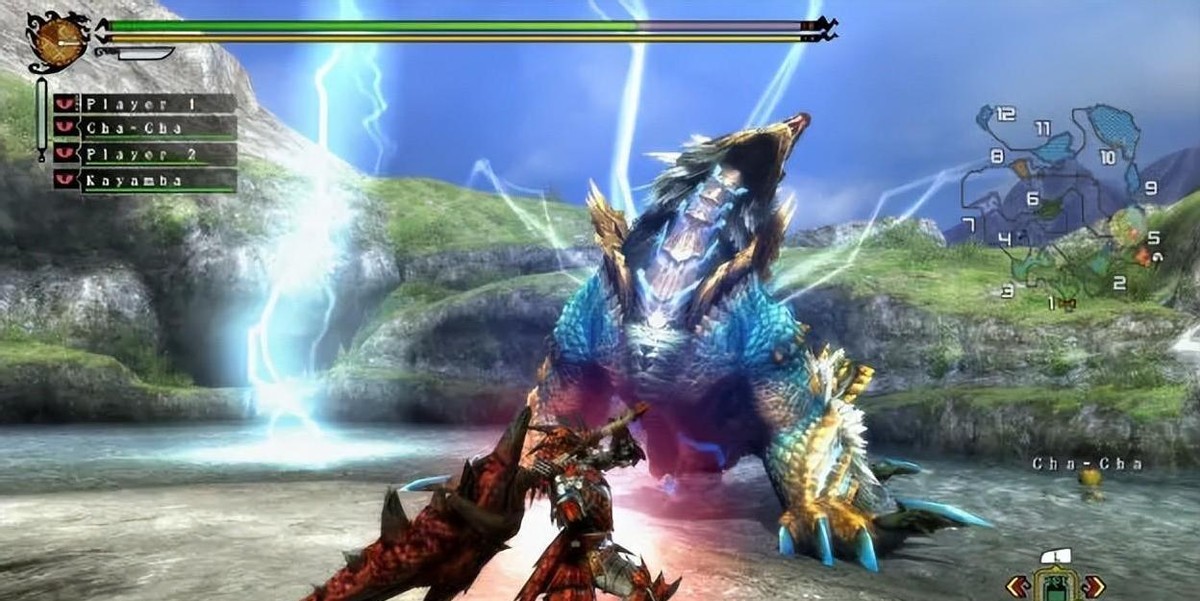This screenshot has width=1200, height=601.
Task: Click the quest timer clock icon
Action: pos(58,42)
